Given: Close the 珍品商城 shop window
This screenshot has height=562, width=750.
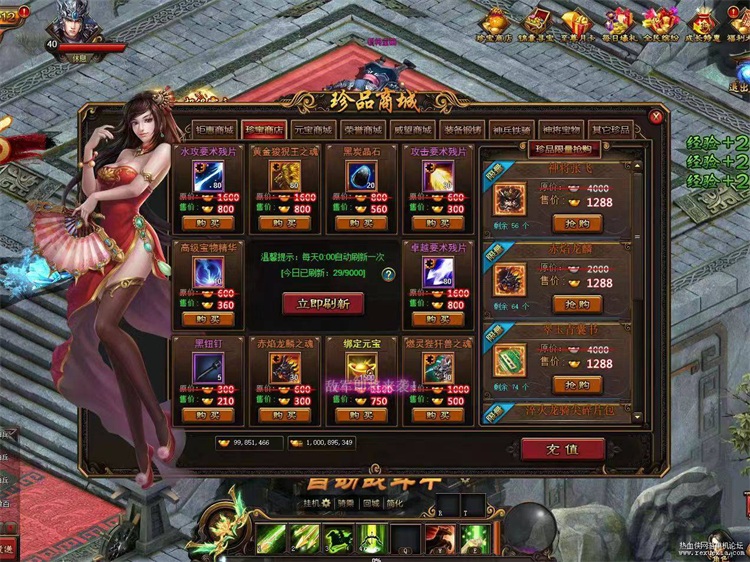Looking at the screenshot, I should (x=656, y=117).
